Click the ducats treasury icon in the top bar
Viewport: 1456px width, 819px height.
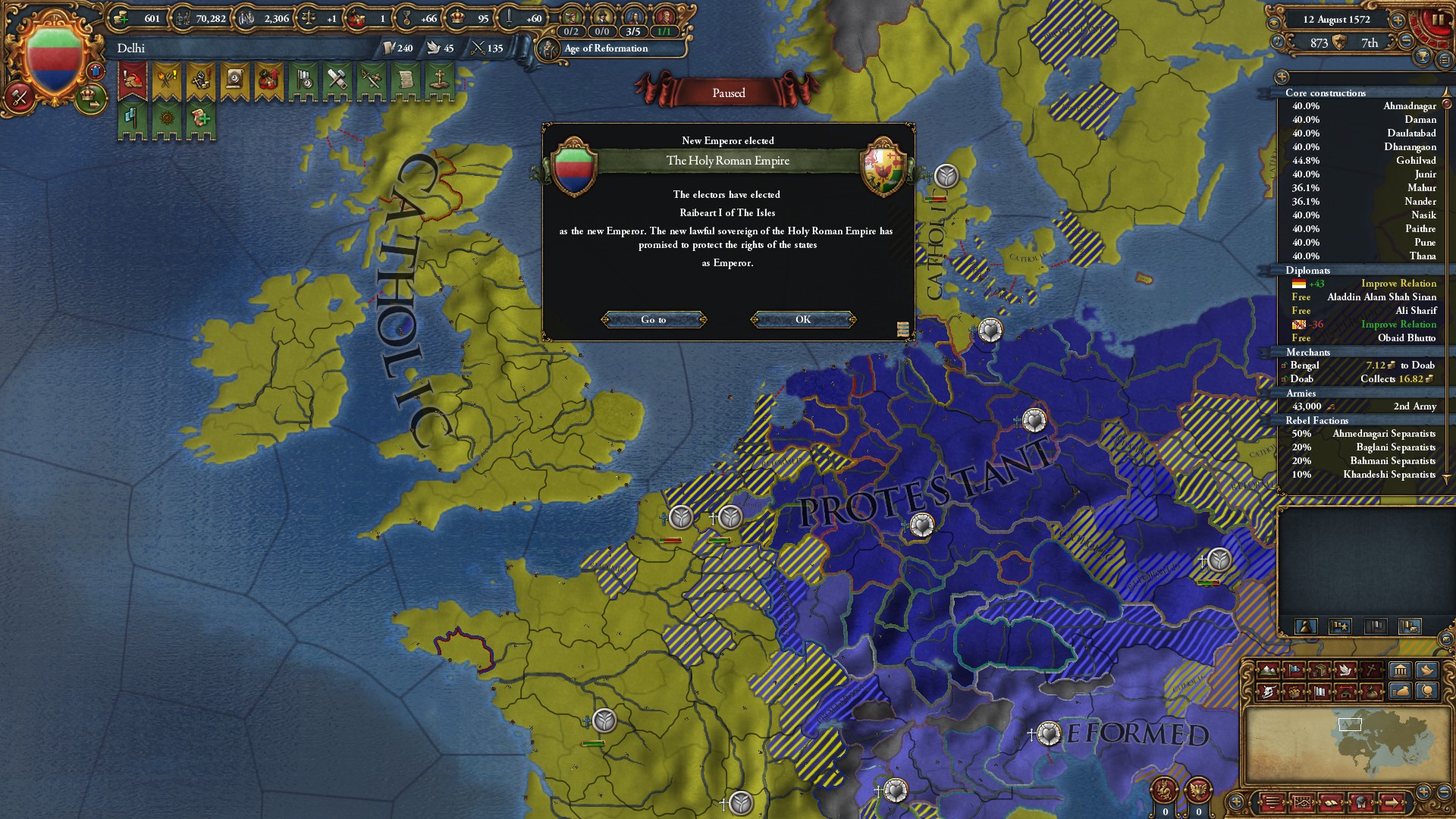120,17
